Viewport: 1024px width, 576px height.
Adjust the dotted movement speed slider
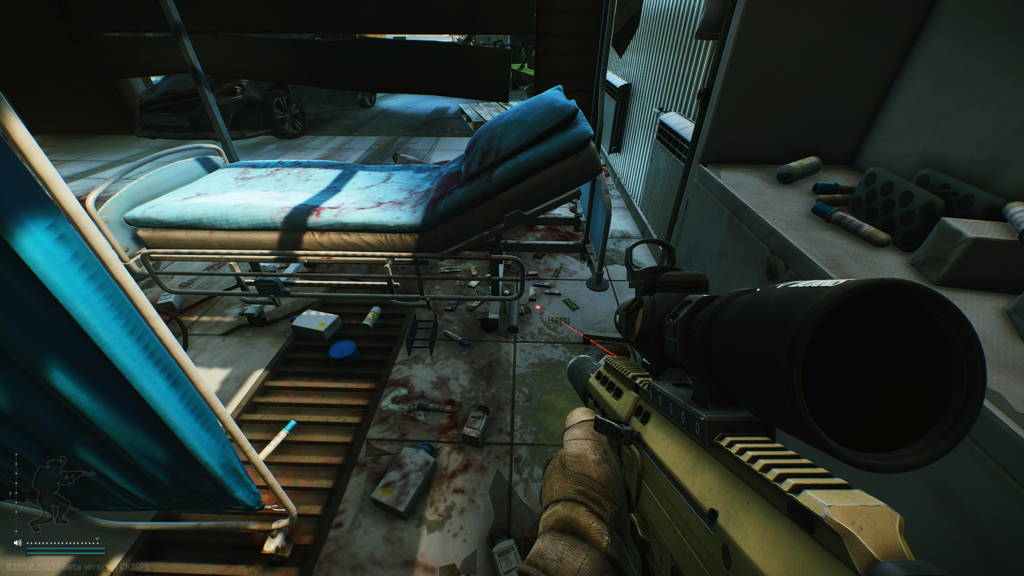[65, 543]
